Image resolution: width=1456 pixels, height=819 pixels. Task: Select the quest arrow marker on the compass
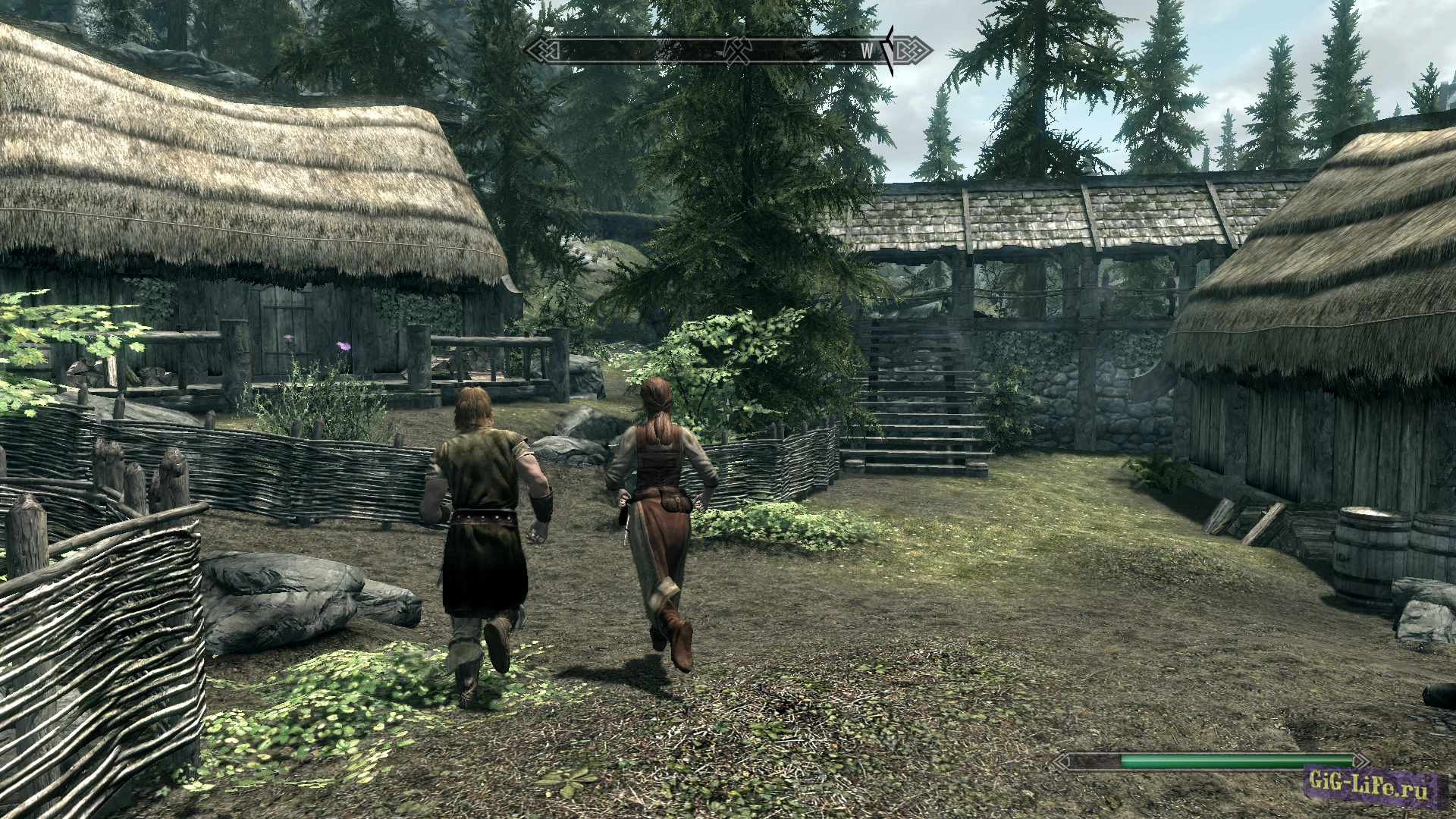(890, 50)
